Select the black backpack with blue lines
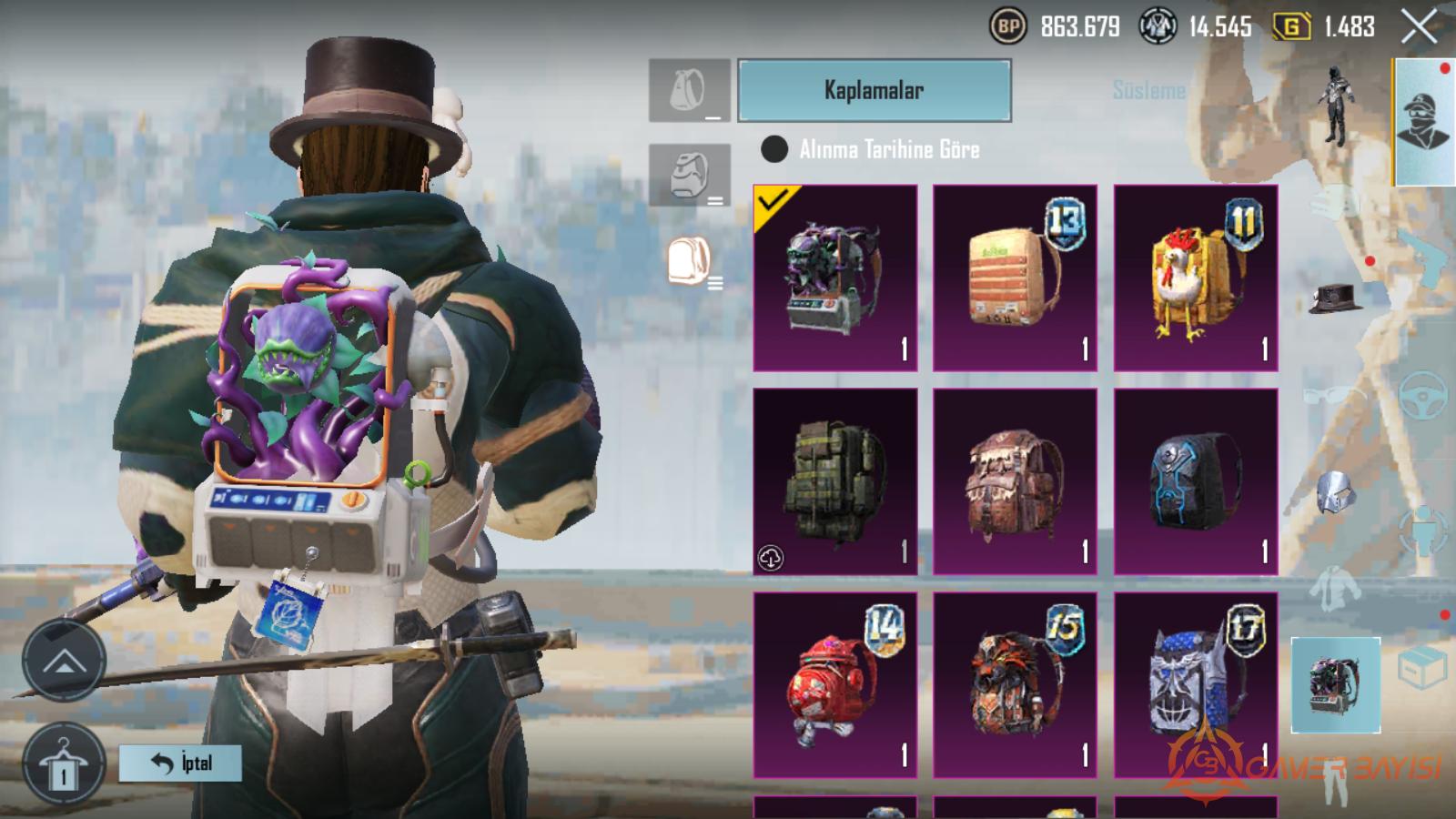 pyautogui.click(x=1195, y=481)
